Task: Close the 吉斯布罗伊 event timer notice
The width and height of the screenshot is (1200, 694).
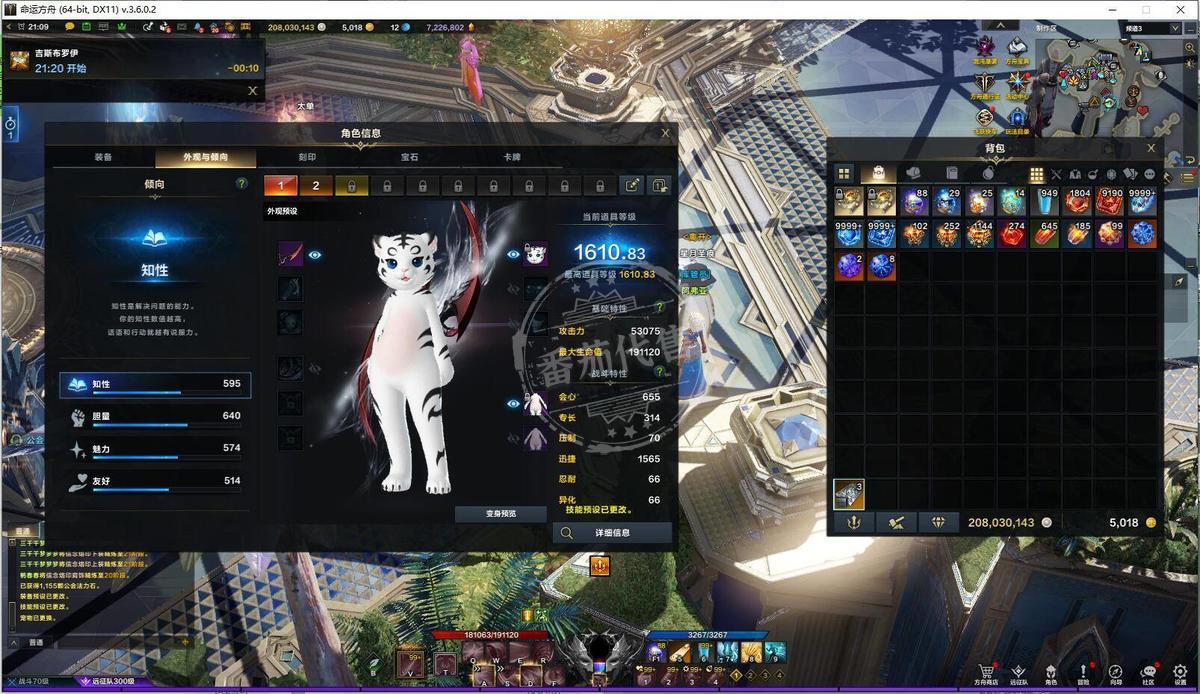Action: pos(252,91)
